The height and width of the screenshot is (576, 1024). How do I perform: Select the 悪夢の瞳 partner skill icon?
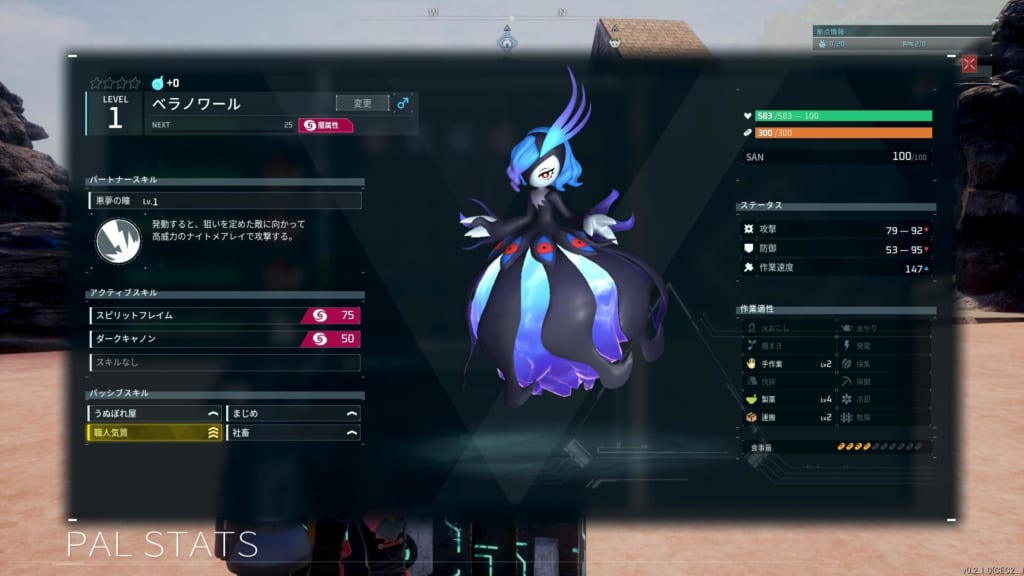click(117, 241)
